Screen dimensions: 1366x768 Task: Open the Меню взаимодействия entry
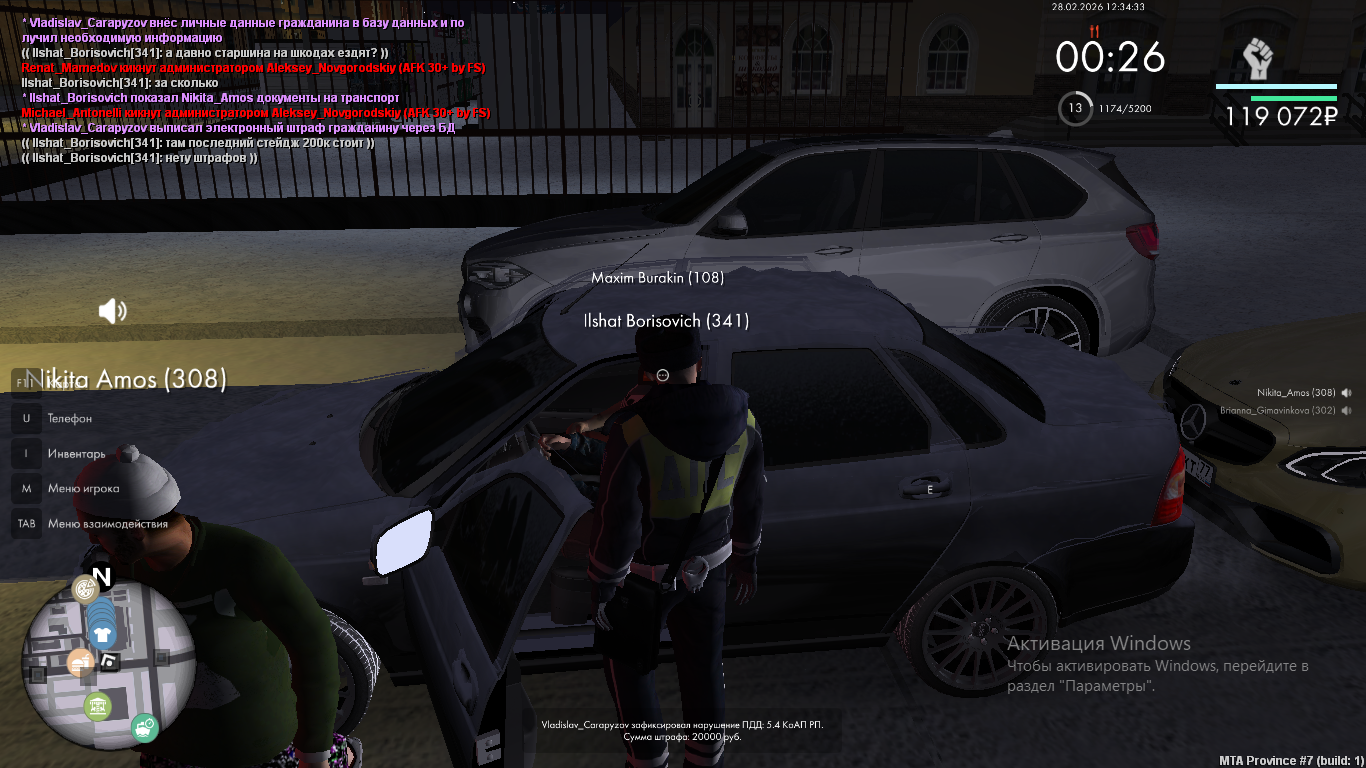coord(107,523)
